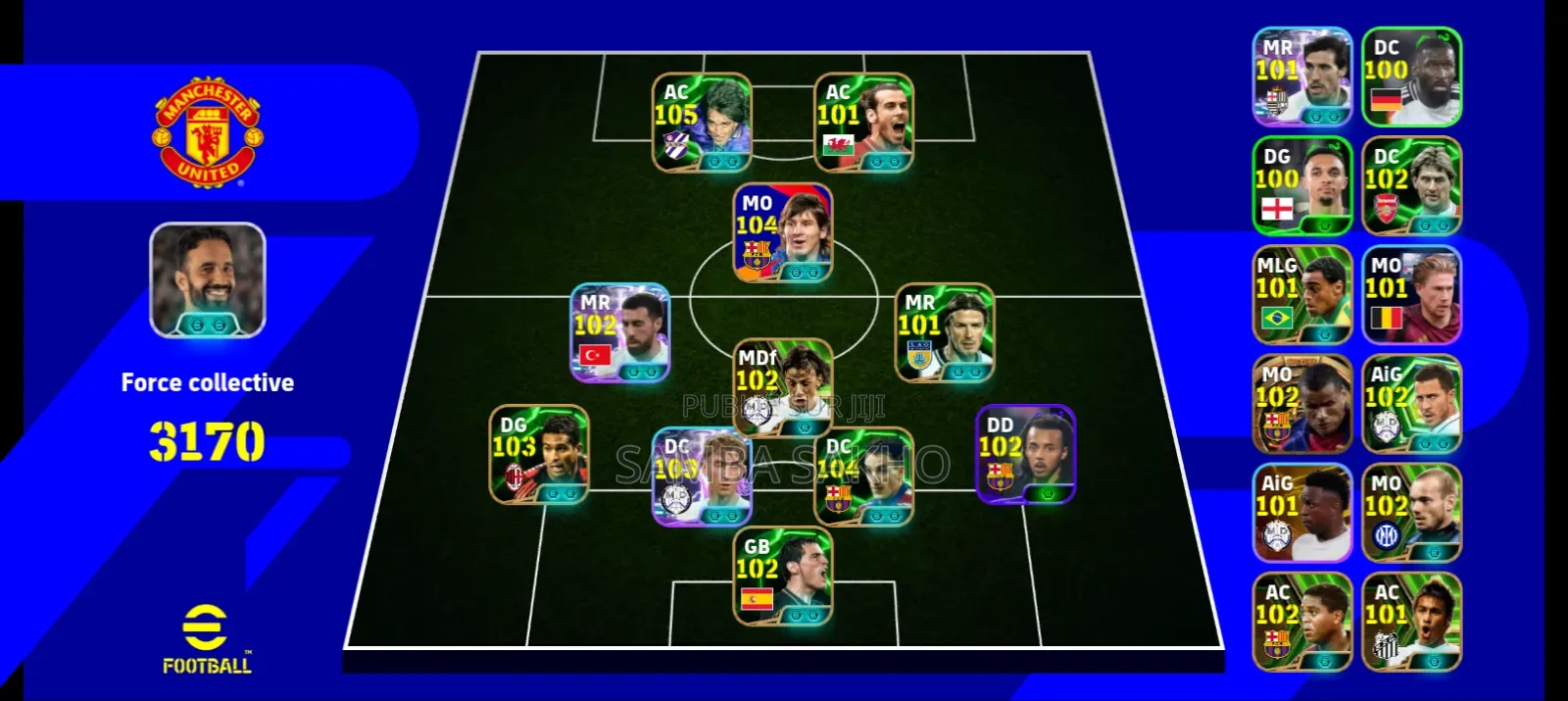The width and height of the screenshot is (1568, 701).
Task: Pick the DC 102 Arsenal substitute card
Action: click(x=1411, y=185)
